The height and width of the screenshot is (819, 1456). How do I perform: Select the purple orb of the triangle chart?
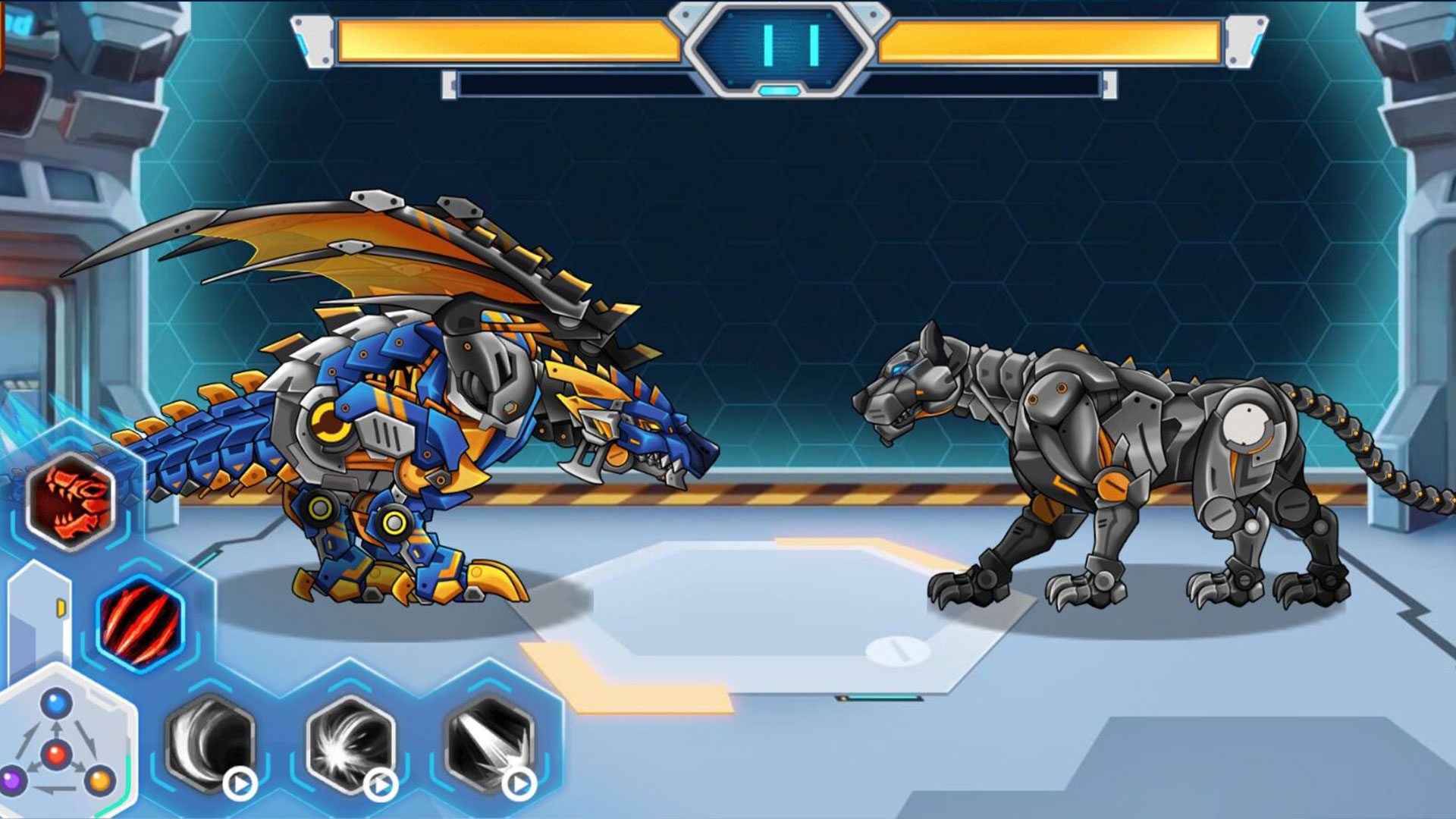(11, 780)
